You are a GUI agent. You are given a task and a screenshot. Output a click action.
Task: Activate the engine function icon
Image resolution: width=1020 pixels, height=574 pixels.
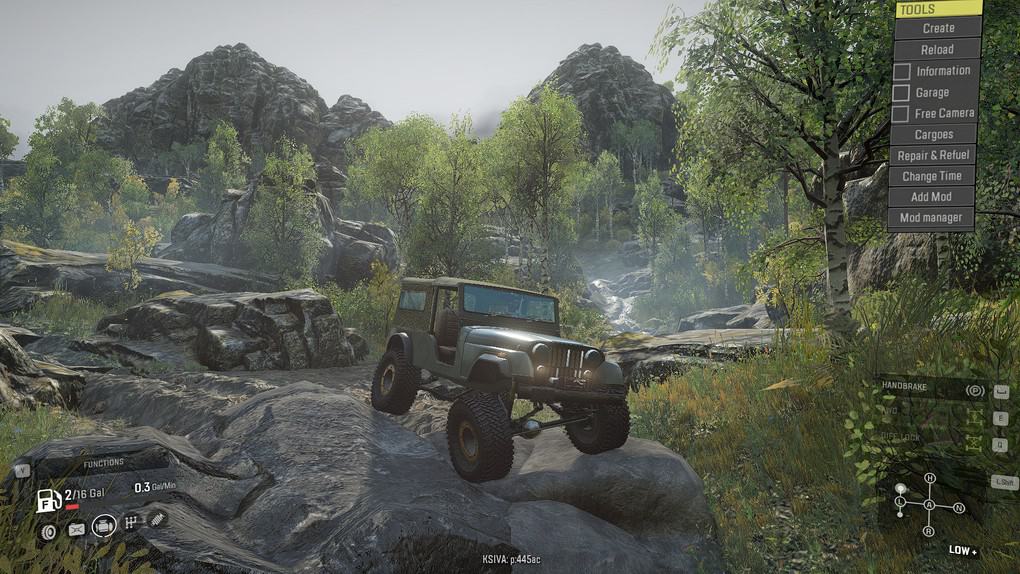103,526
